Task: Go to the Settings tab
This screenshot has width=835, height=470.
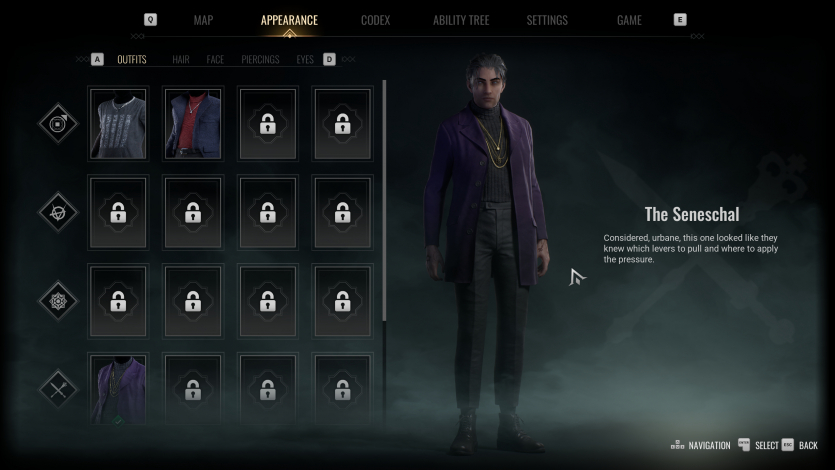Action: click(x=547, y=20)
